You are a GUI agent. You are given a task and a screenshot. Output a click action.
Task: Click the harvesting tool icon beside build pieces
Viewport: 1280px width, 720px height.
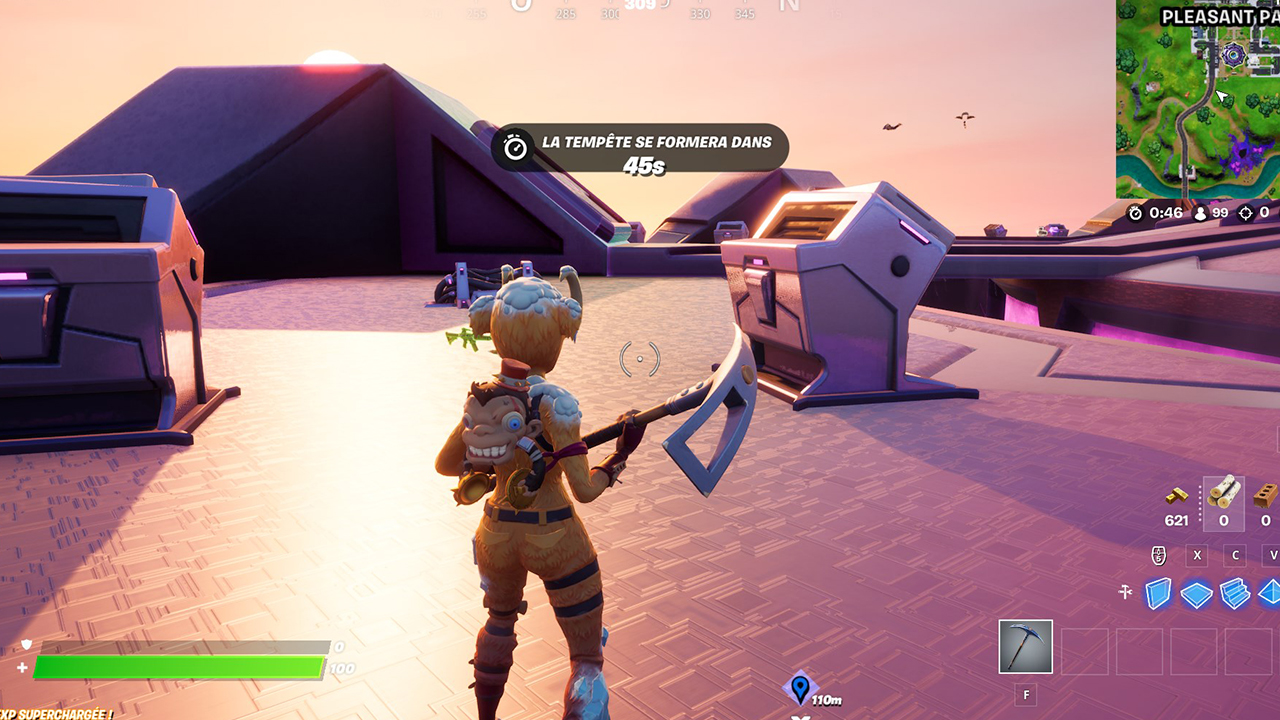tap(1125, 590)
